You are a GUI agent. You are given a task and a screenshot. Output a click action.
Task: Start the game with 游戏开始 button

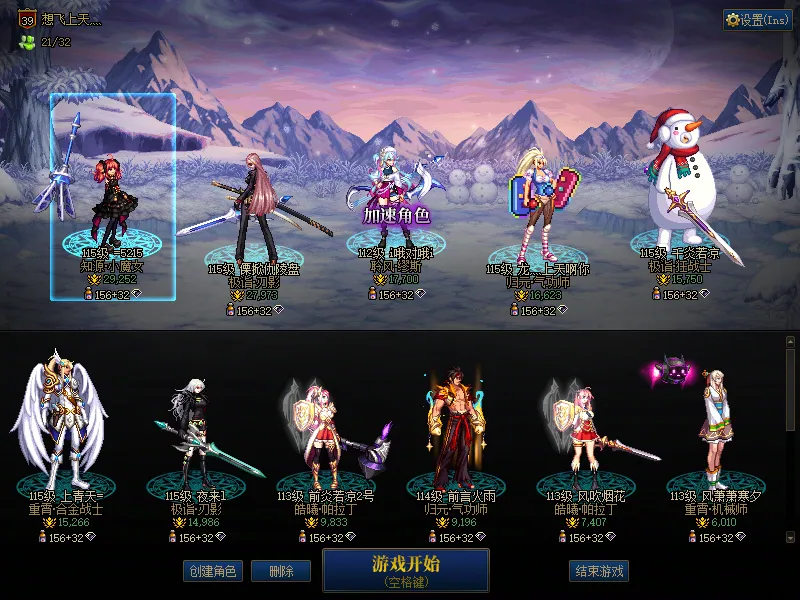click(405, 569)
